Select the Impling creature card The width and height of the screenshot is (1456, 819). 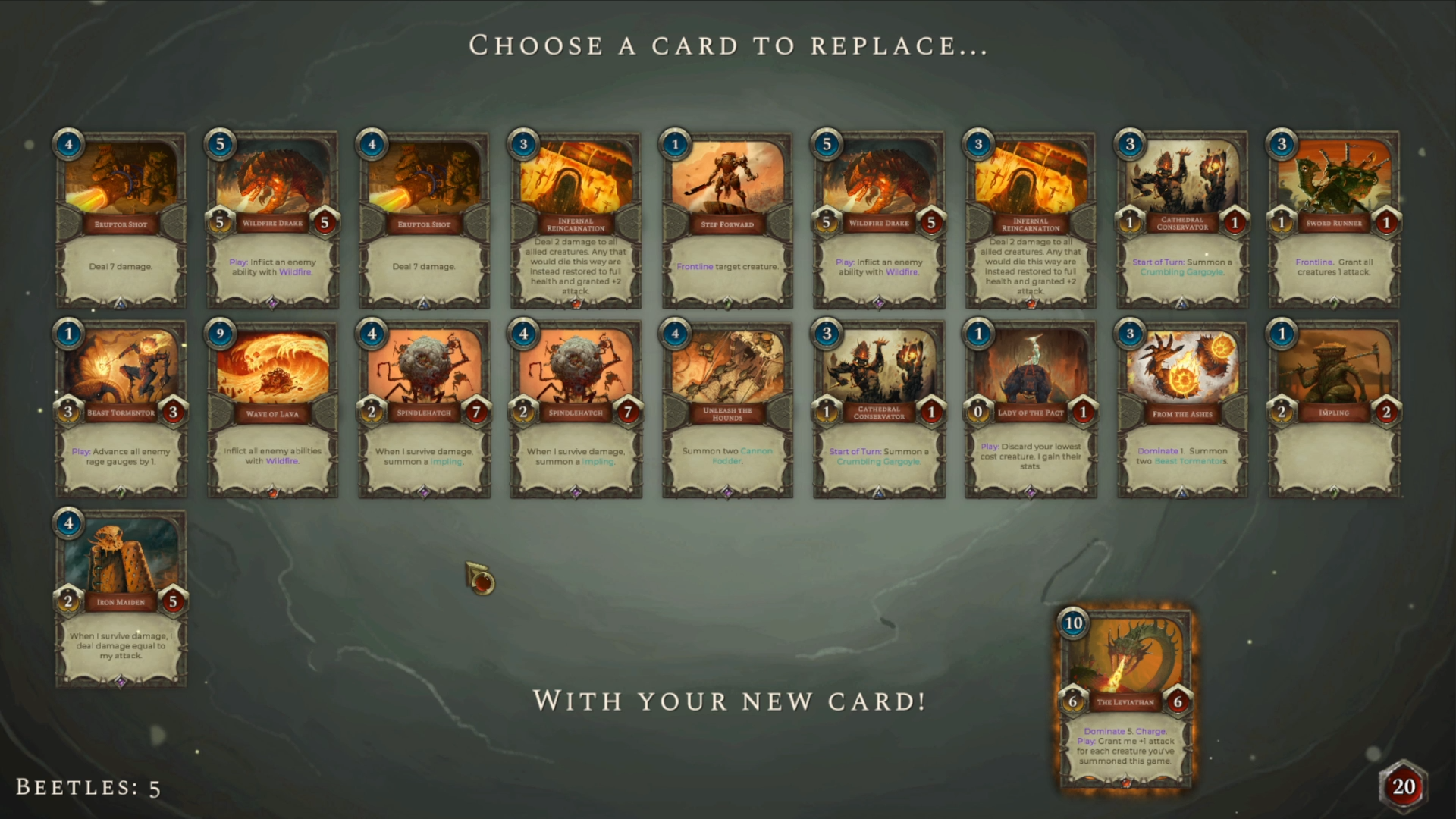(1334, 409)
